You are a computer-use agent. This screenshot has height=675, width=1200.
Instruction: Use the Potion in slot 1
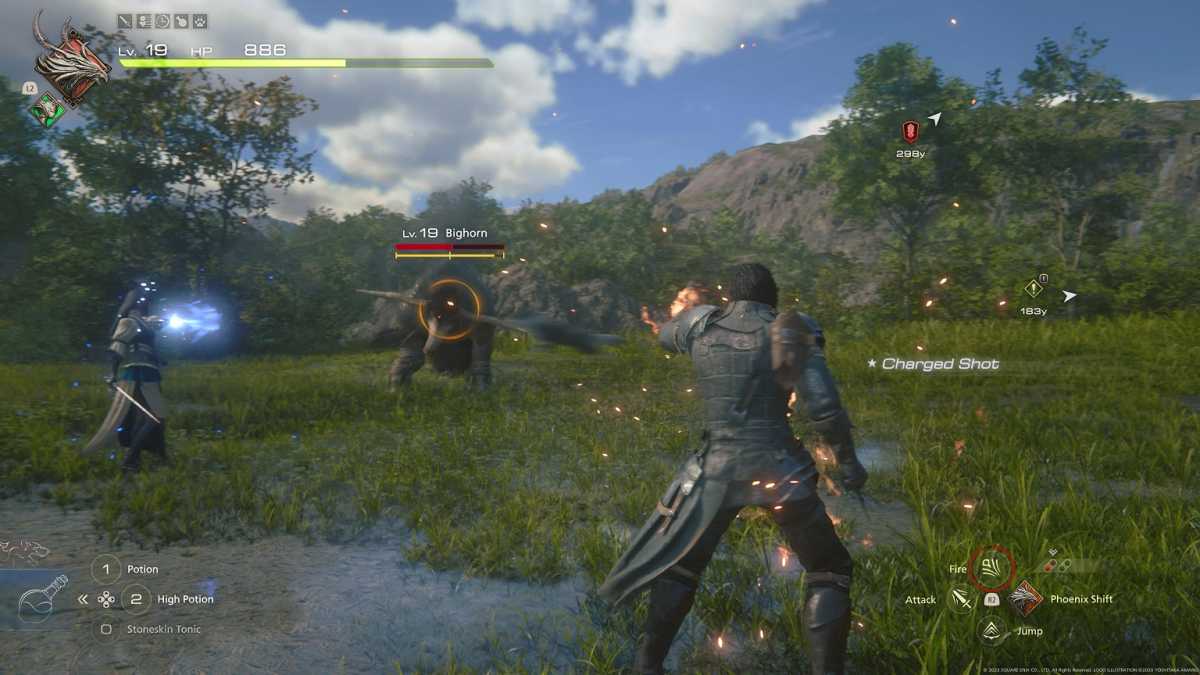106,569
